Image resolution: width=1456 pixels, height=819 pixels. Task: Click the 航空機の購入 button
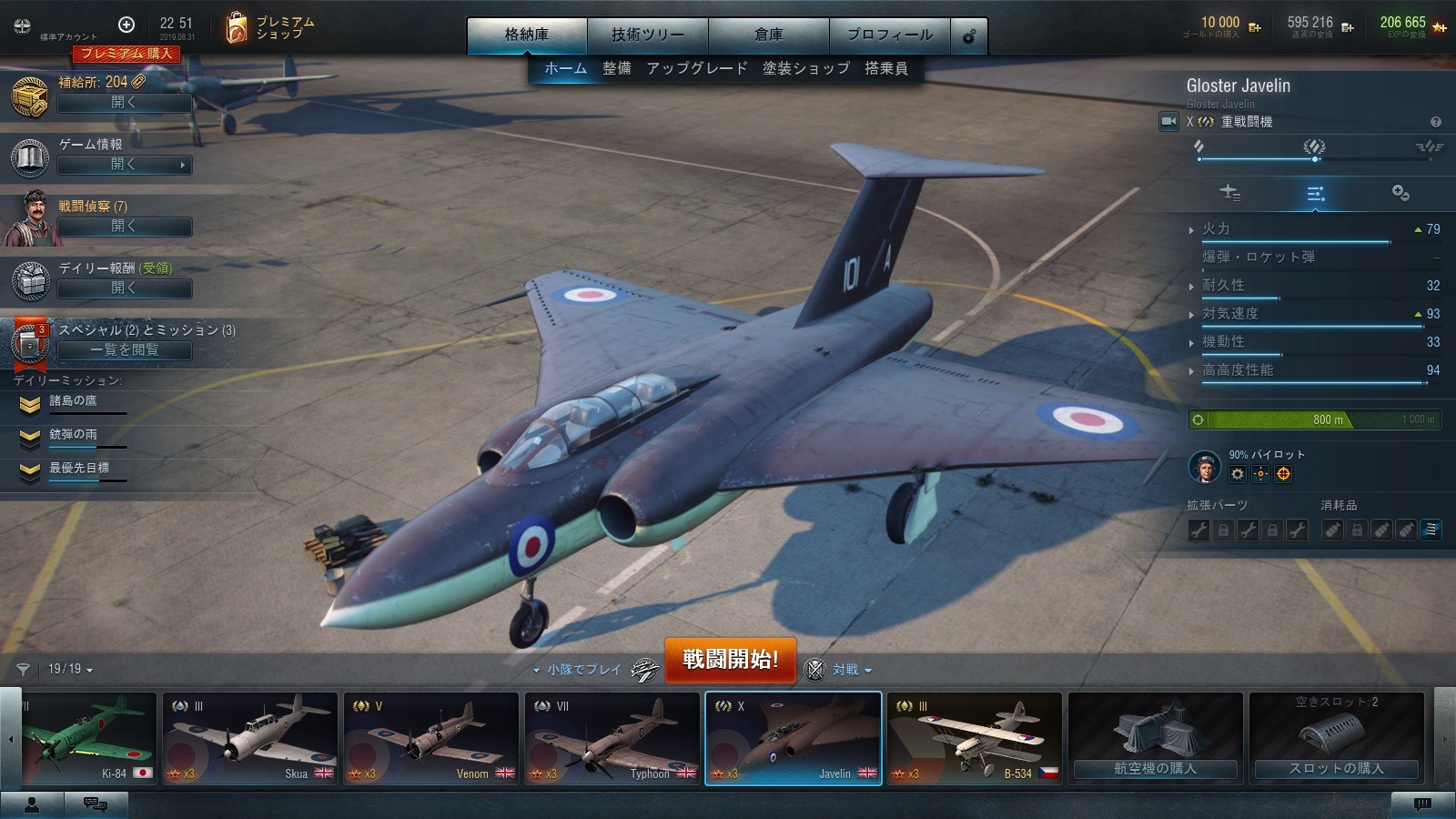click(1155, 769)
